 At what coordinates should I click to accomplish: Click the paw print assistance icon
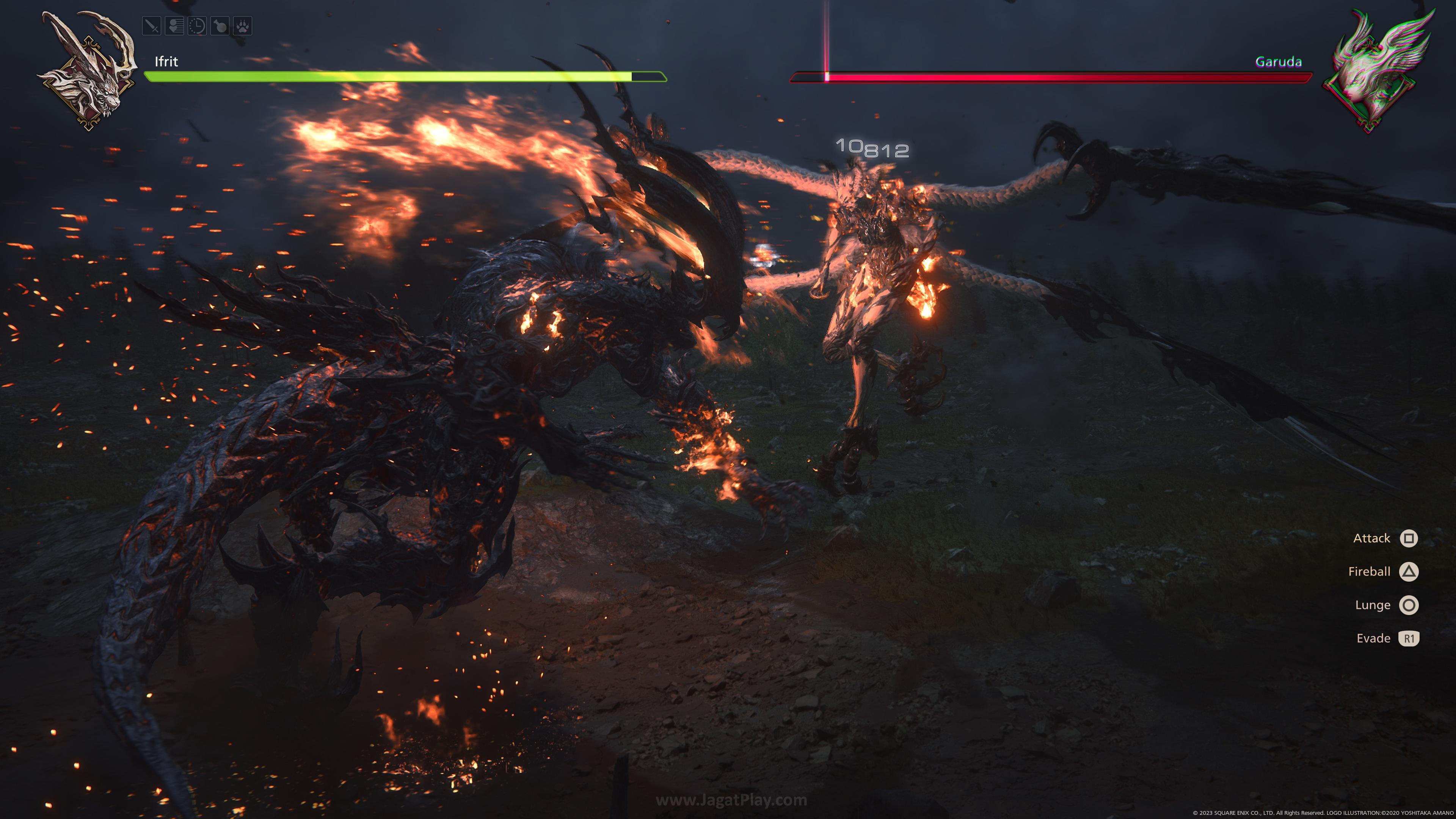[243, 26]
